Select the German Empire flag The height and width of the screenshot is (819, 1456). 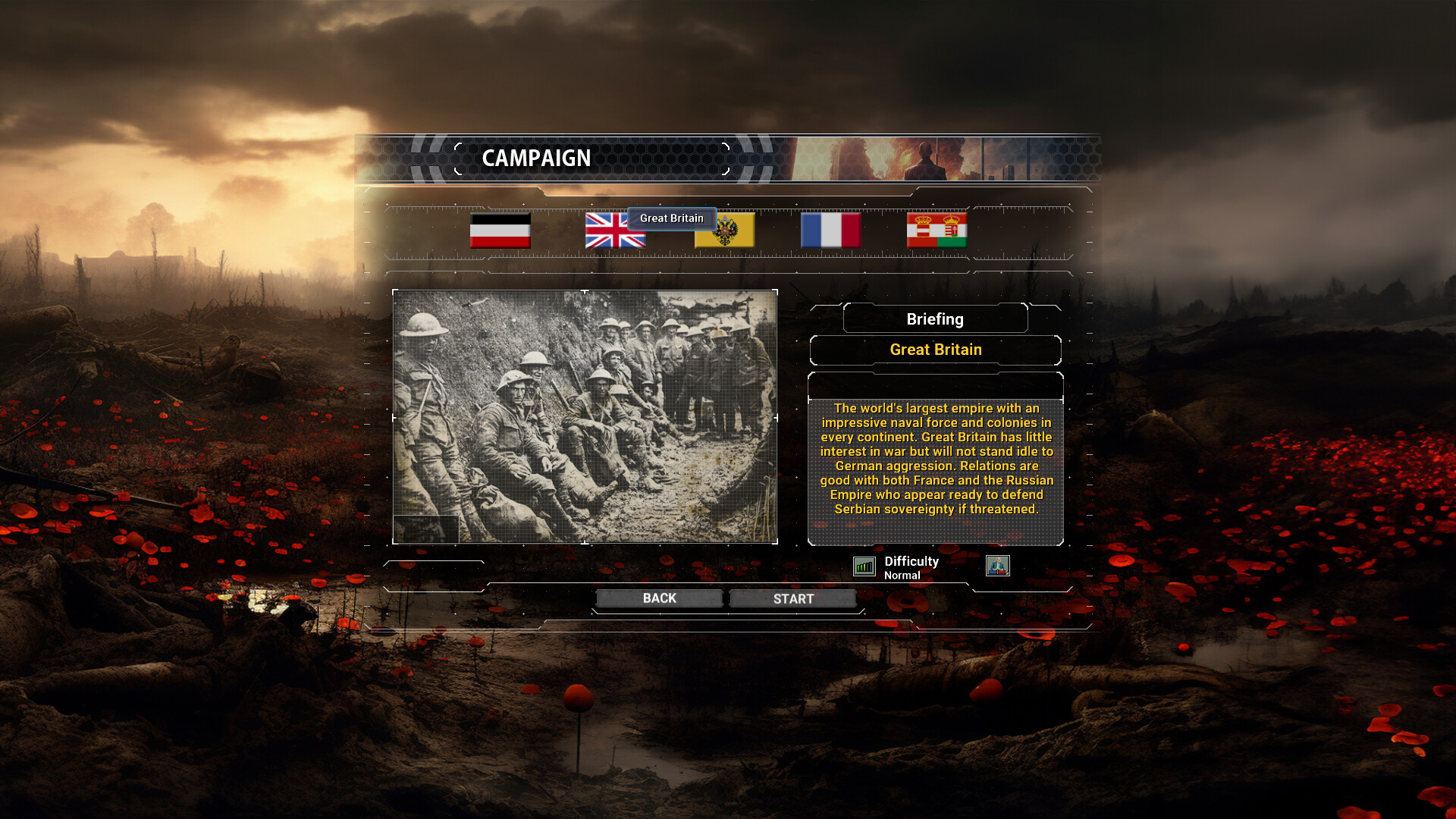click(501, 231)
